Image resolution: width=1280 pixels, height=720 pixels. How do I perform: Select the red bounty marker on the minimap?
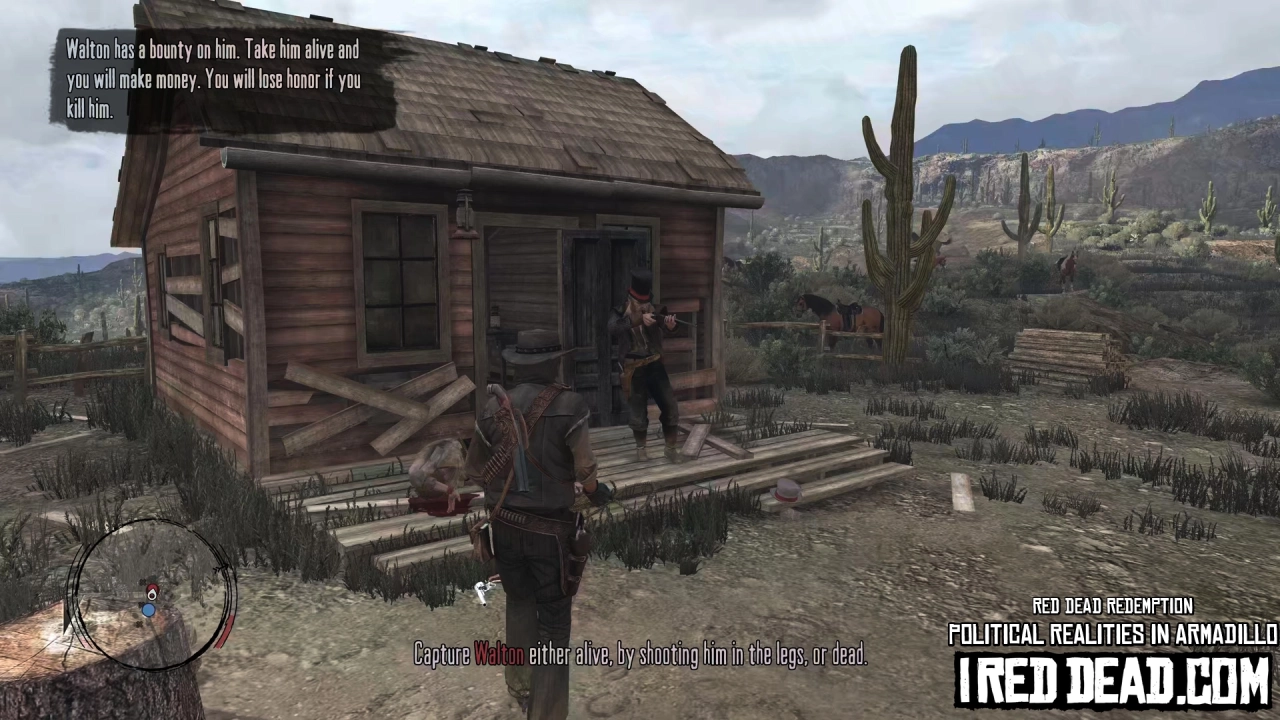point(152,588)
